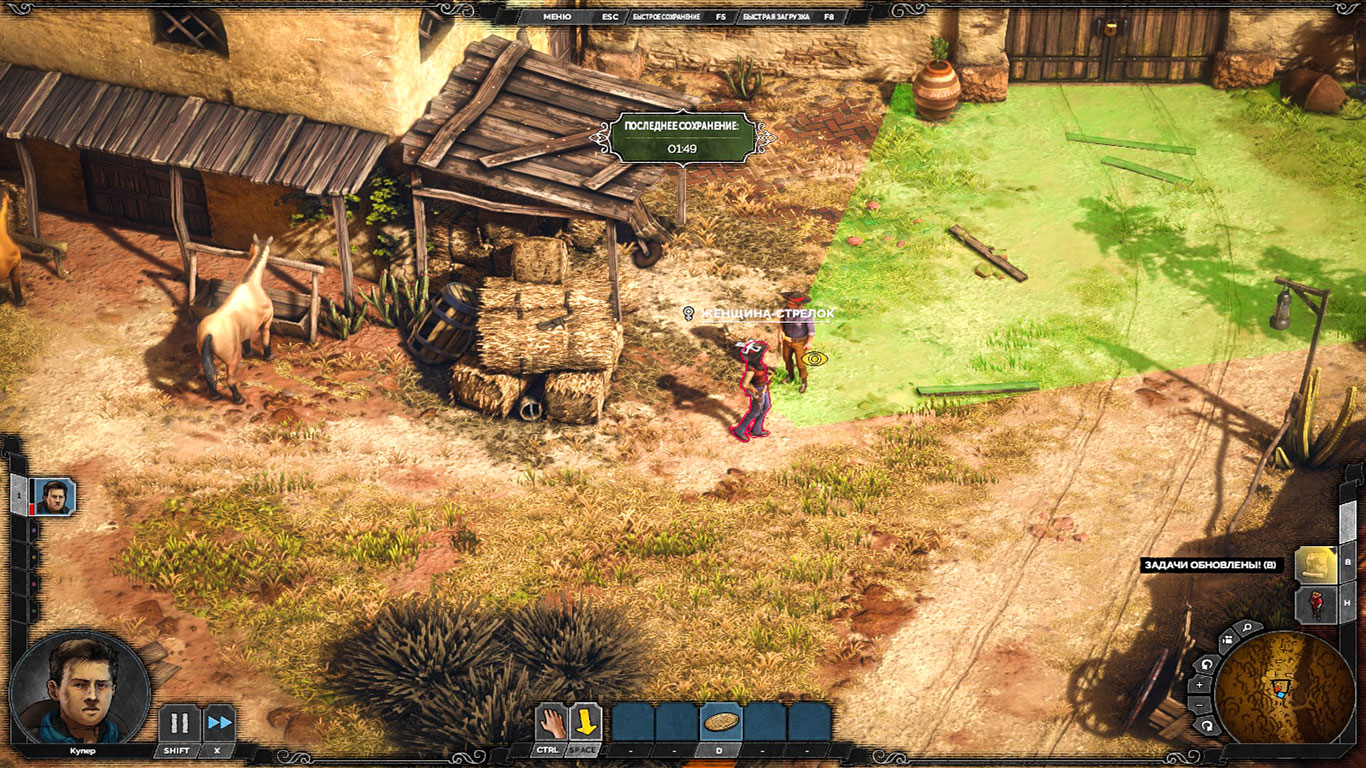Open the Меню button in the top bar
The height and width of the screenshot is (768, 1366).
pos(557,17)
